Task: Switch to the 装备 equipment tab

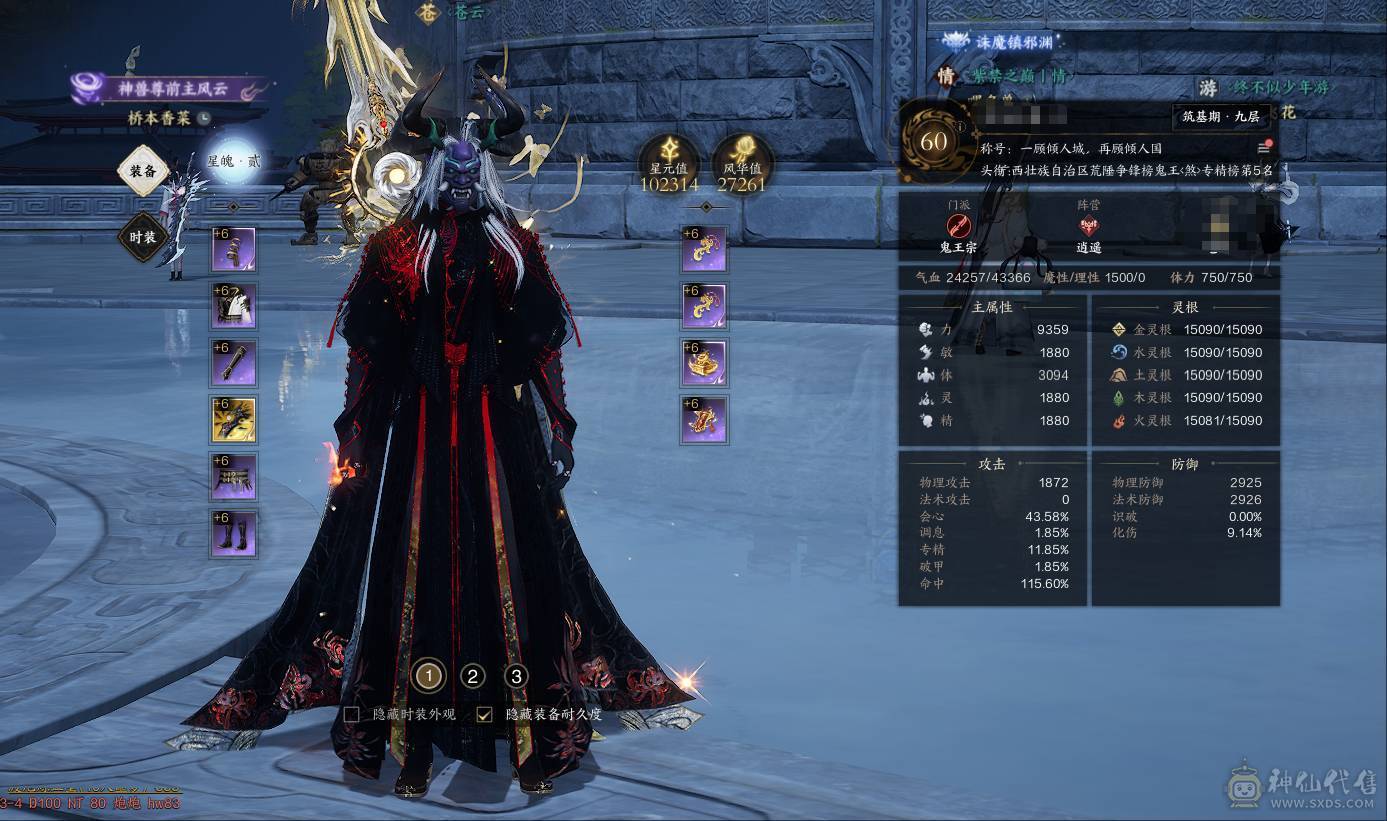Action: pos(142,171)
